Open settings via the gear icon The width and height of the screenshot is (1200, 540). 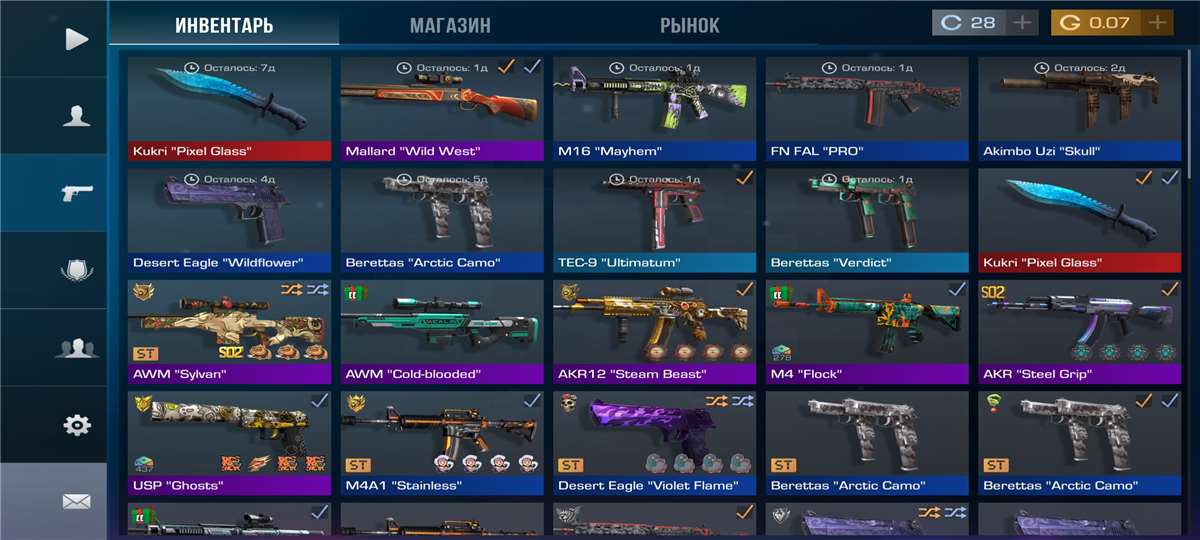pos(76,425)
